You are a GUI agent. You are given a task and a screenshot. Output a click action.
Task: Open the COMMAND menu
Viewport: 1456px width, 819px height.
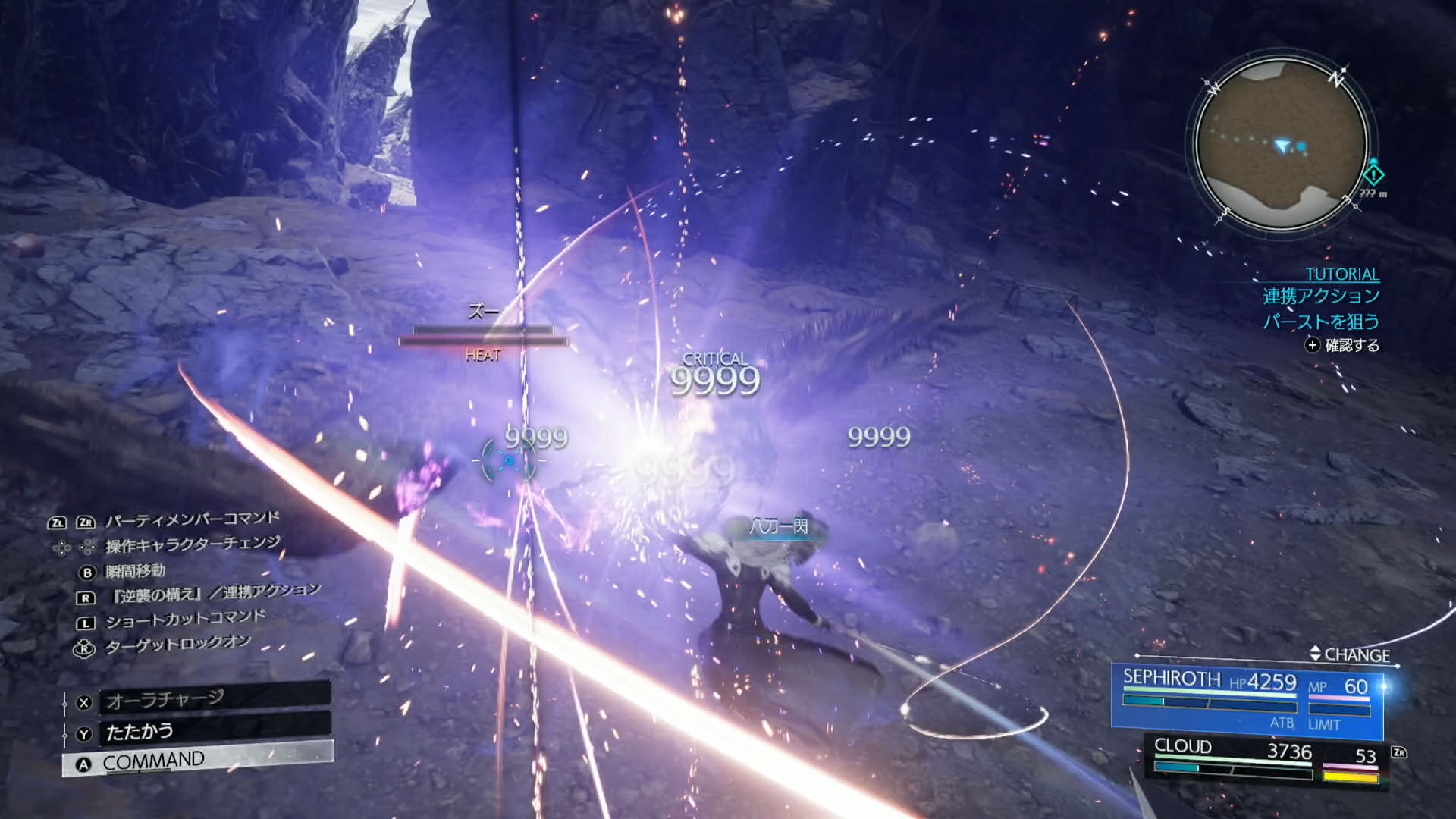coord(197,761)
